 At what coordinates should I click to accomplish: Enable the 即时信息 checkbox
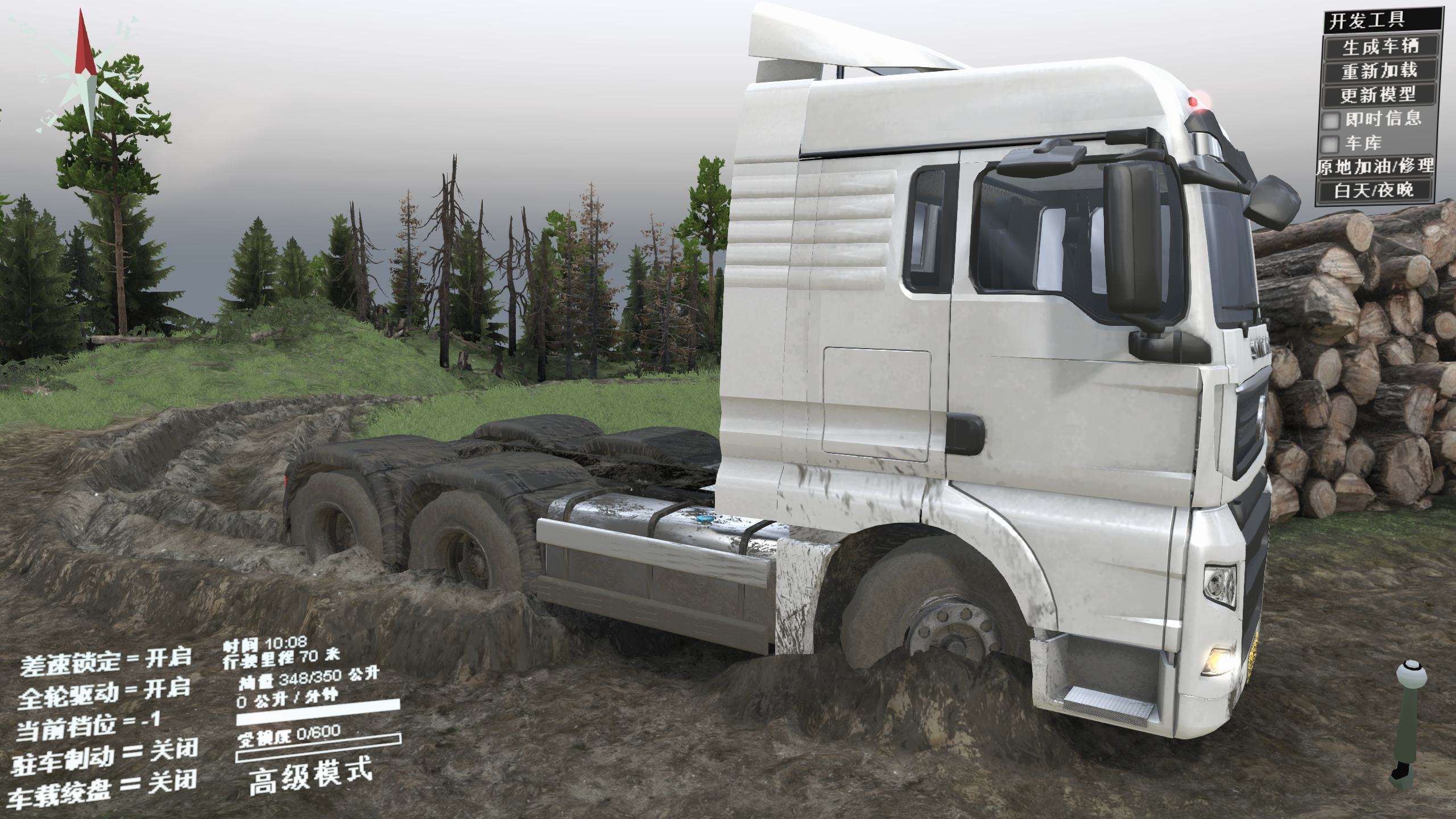coord(1331,120)
